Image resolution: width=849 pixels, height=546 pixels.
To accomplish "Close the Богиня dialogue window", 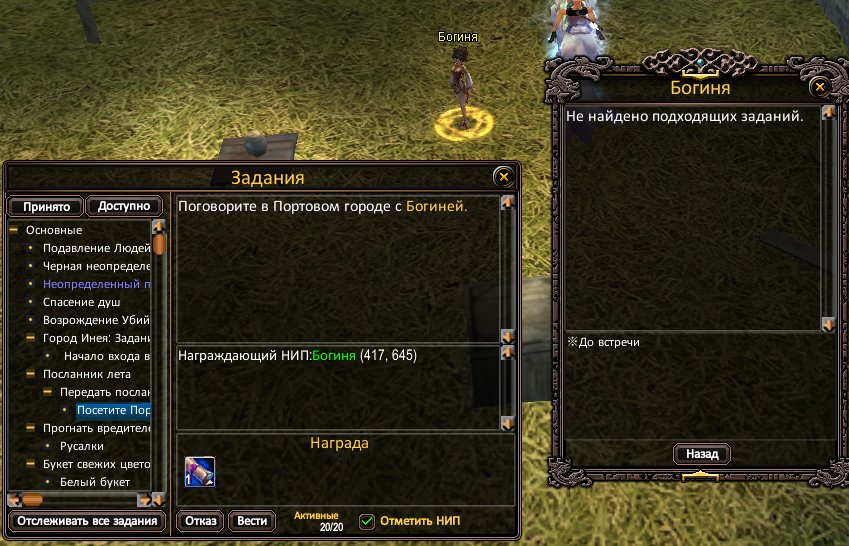I will click(x=819, y=87).
